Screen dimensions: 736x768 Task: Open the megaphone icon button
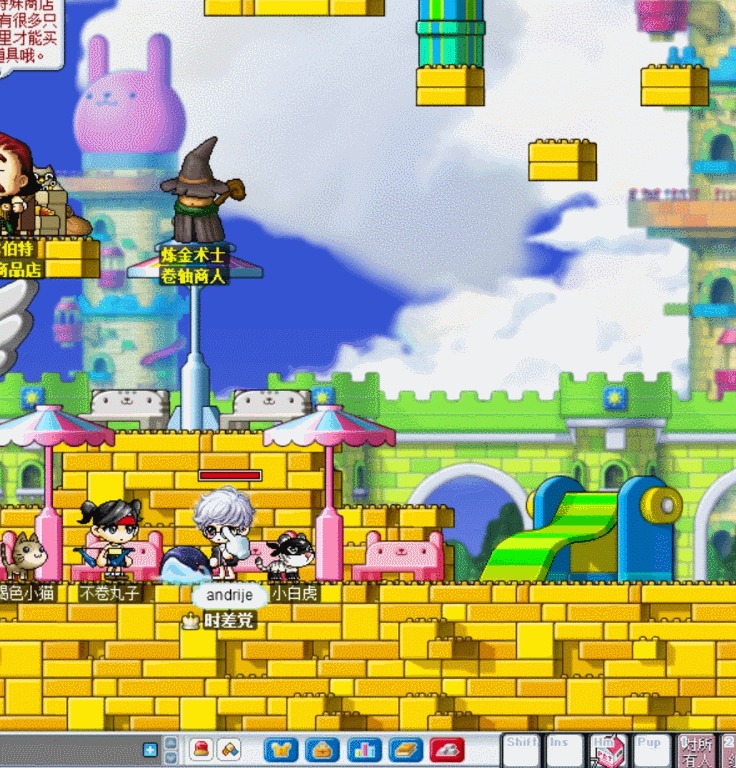tap(229, 749)
